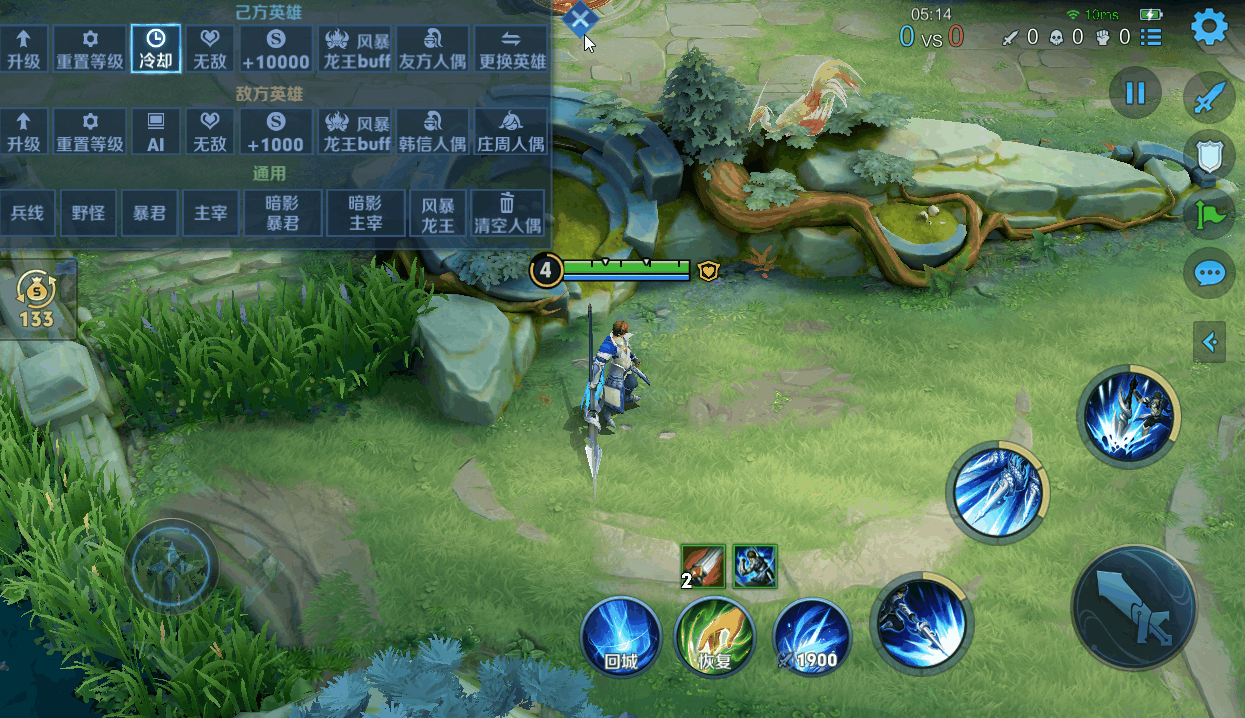The image size is (1245, 718).
Task: Close the training tools panel
Action: [580, 17]
